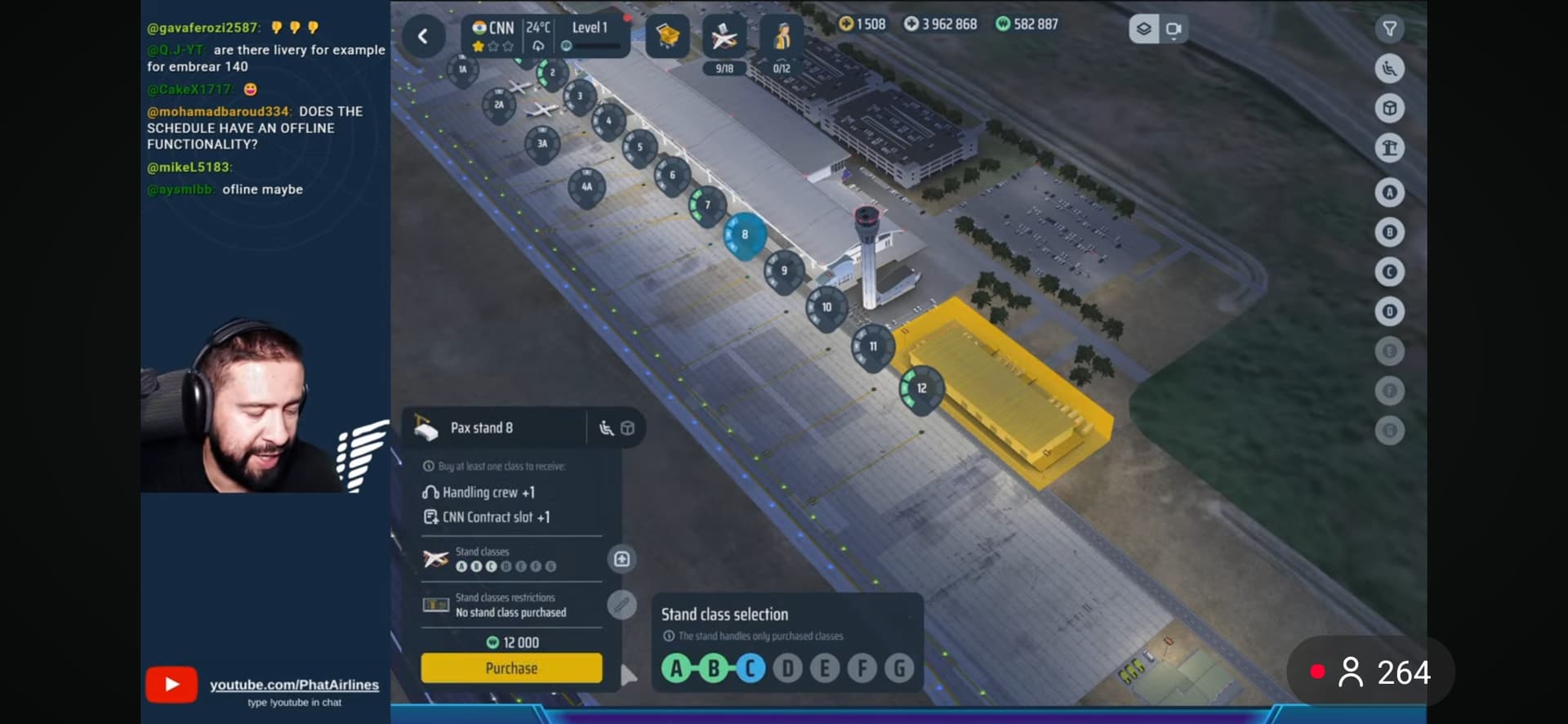Choose stand class B
Image resolution: width=1568 pixels, height=724 pixels.
tap(713, 669)
